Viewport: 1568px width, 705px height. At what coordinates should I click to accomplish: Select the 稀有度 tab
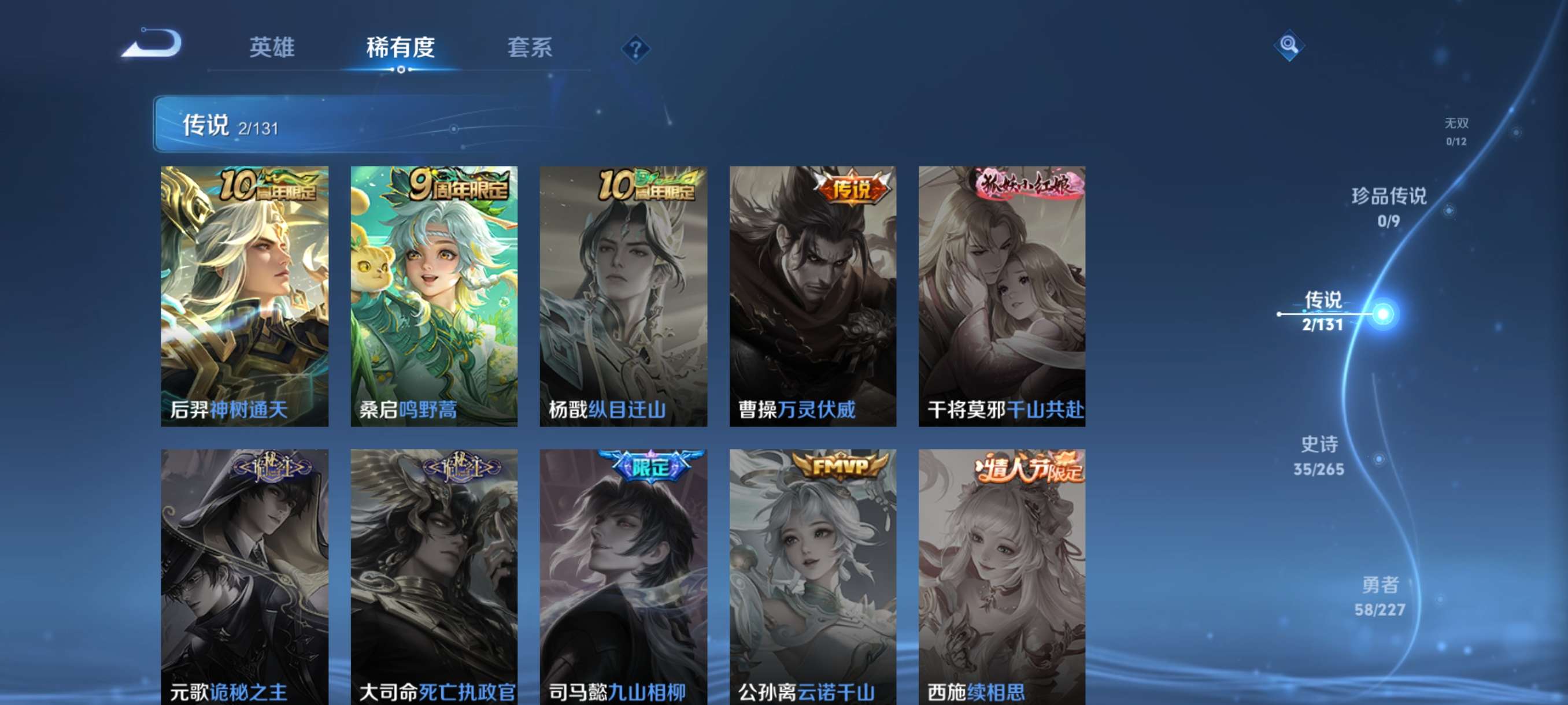click(x=401, y=49)
